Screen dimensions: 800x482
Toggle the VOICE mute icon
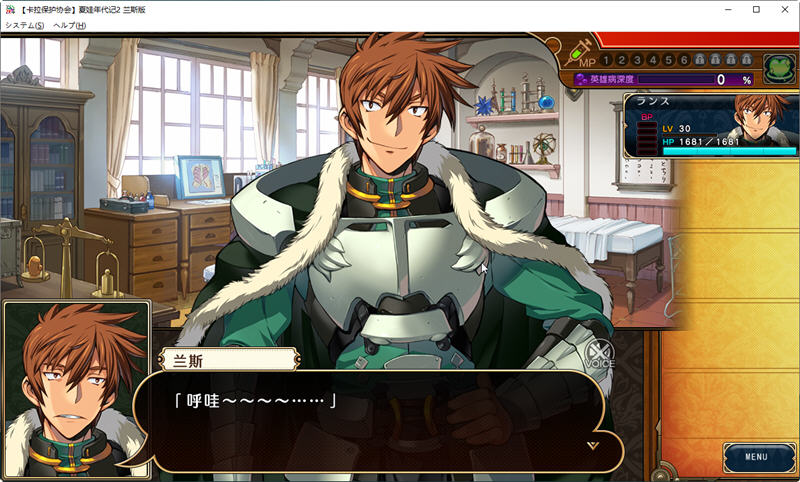point(599,355)
